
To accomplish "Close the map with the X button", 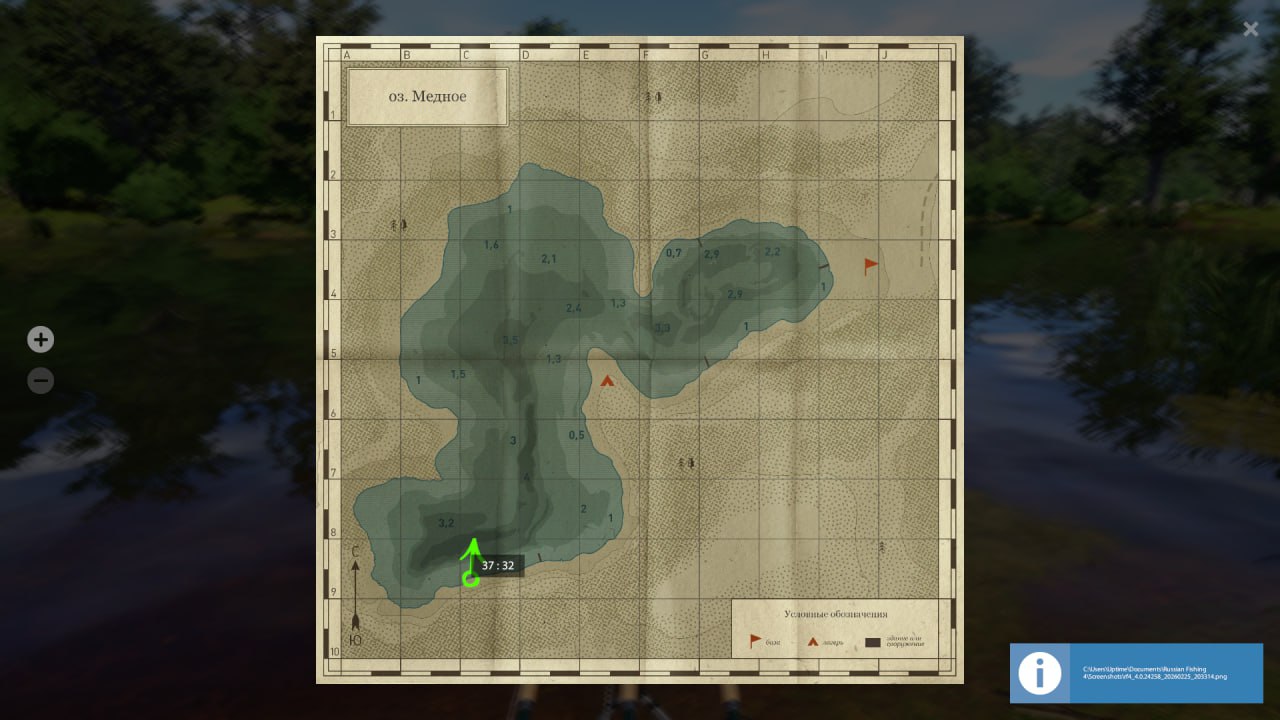I will coord(1250,29).
